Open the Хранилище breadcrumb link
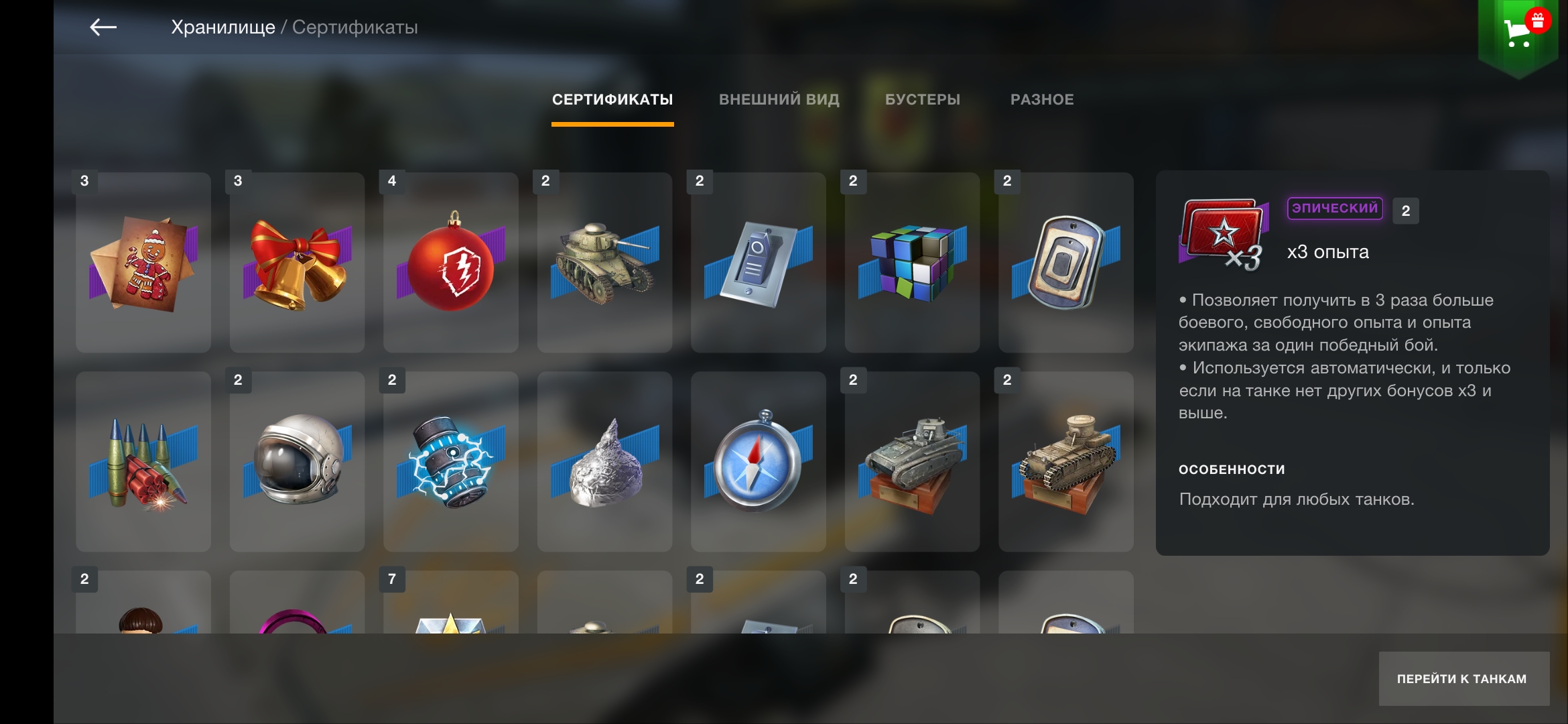Viewport: 1568px width, 724px height. coord(222,27)
